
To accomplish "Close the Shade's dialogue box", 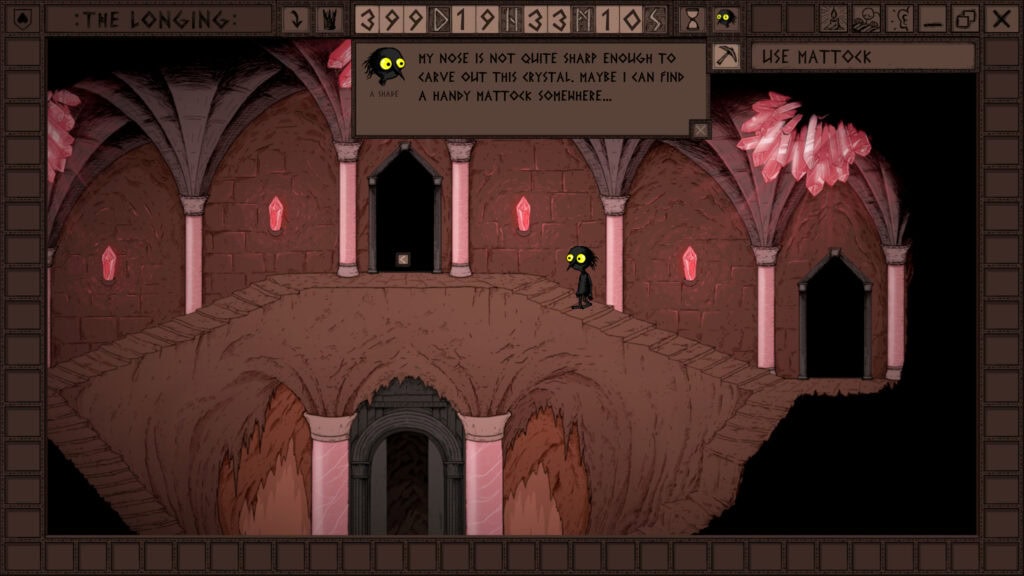I will pyautogui.click(x=700, y=128).
